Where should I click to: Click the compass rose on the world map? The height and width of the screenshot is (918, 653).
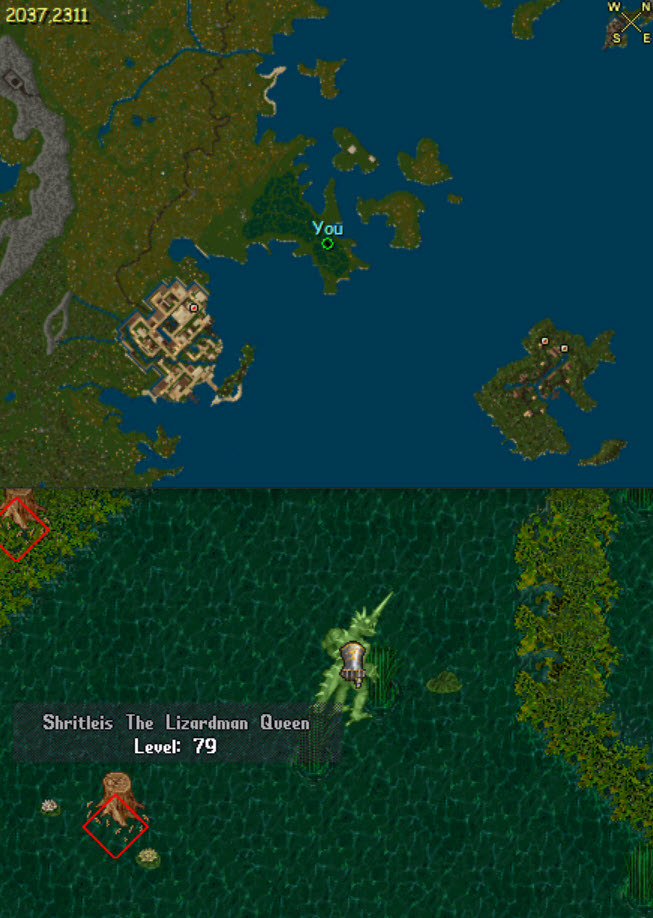[x=630, y=22]
